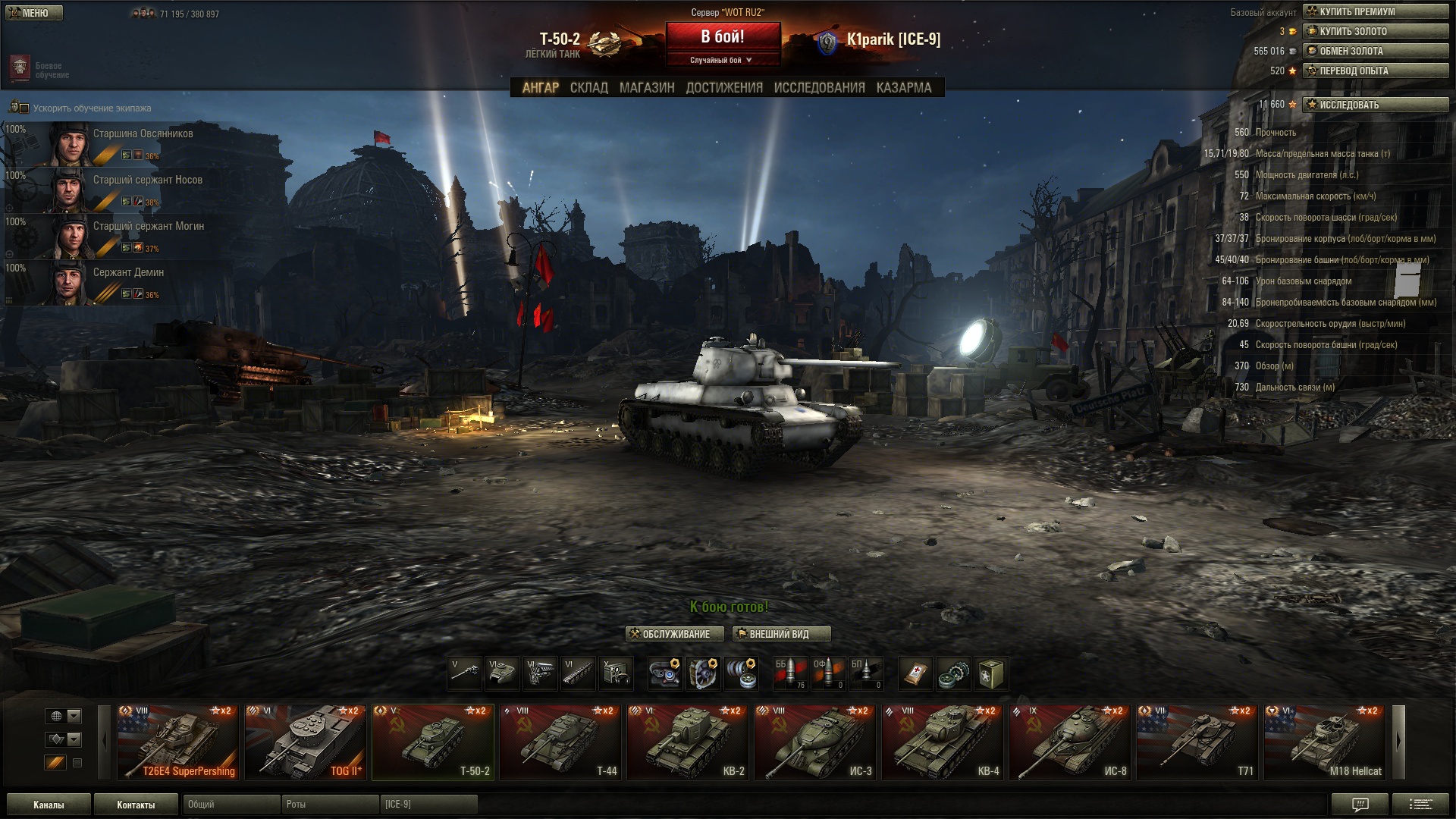Open ОБМЕН ЗОЛОТА exchange

(1375, 51)
